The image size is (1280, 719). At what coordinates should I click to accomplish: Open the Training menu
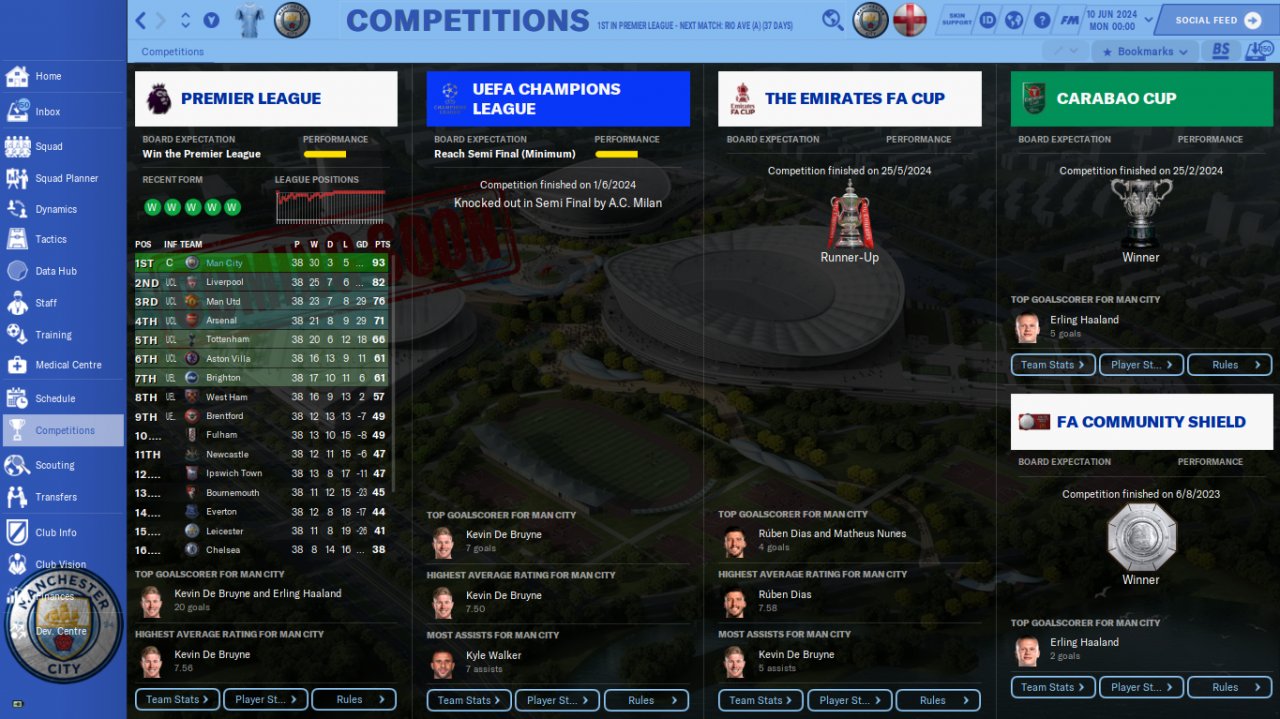click(x=53, y=335)
